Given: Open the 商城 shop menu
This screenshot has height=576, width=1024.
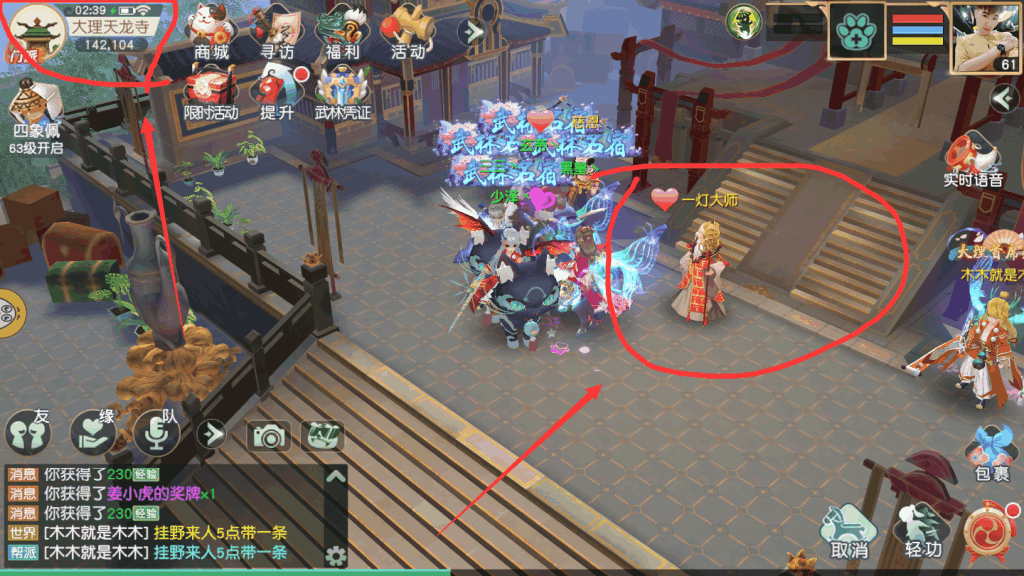Looking at the screenshot, I should click(x=210, y=30).
